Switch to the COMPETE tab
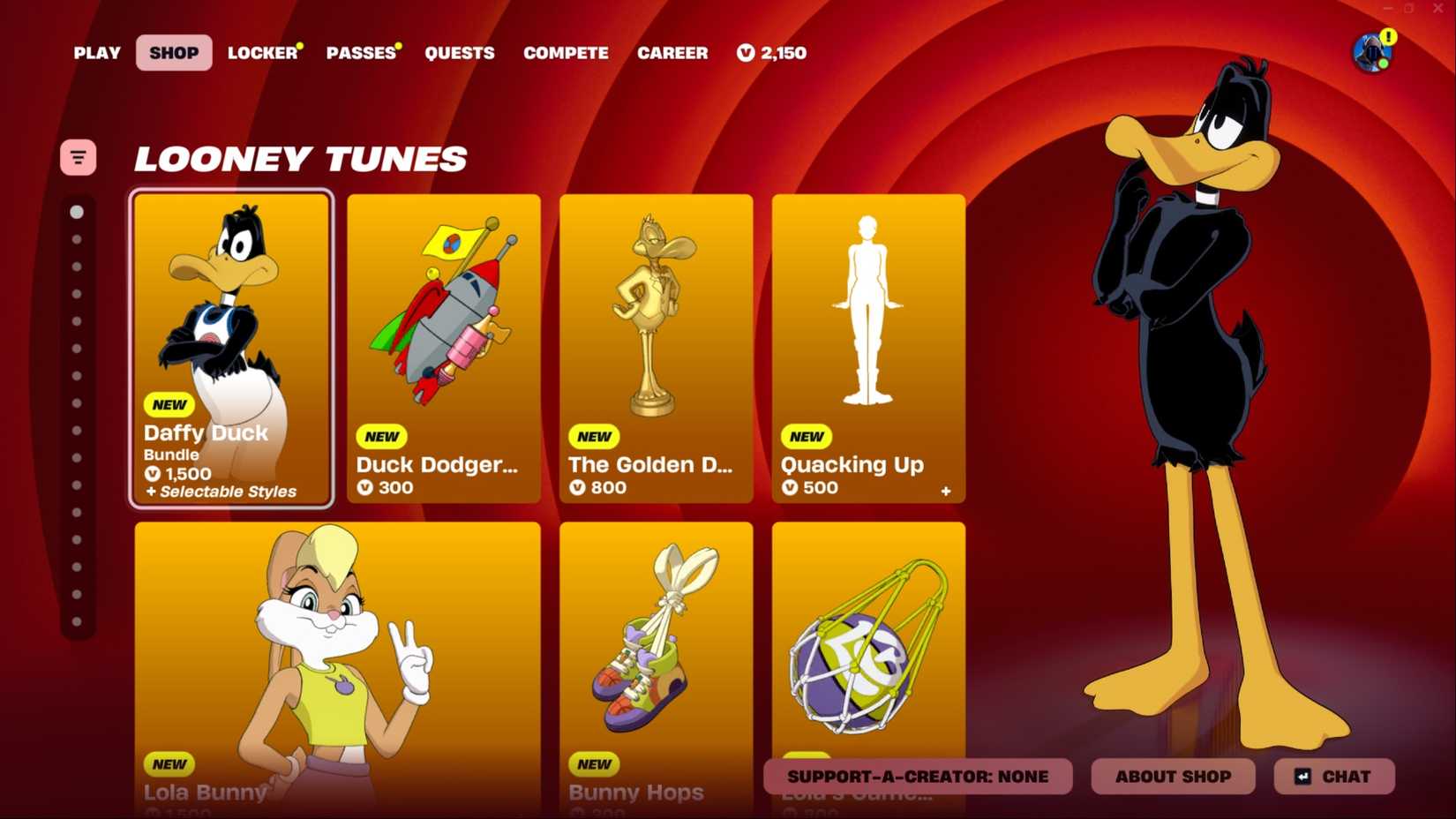This screenshot has height=819, width=1456. tap(566, 53)
